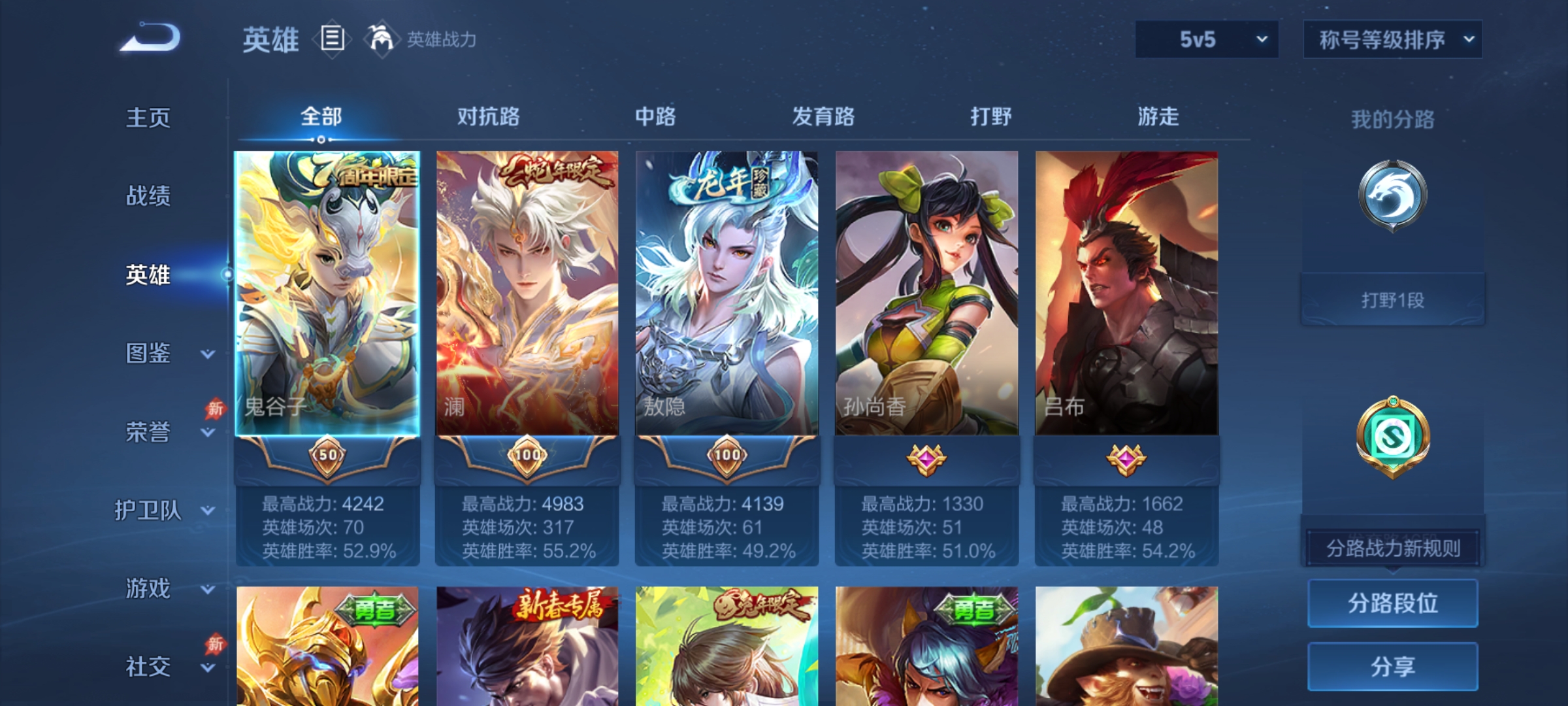
Task: Open the 5v5 mode dropdown
Action: point(1206,39)
